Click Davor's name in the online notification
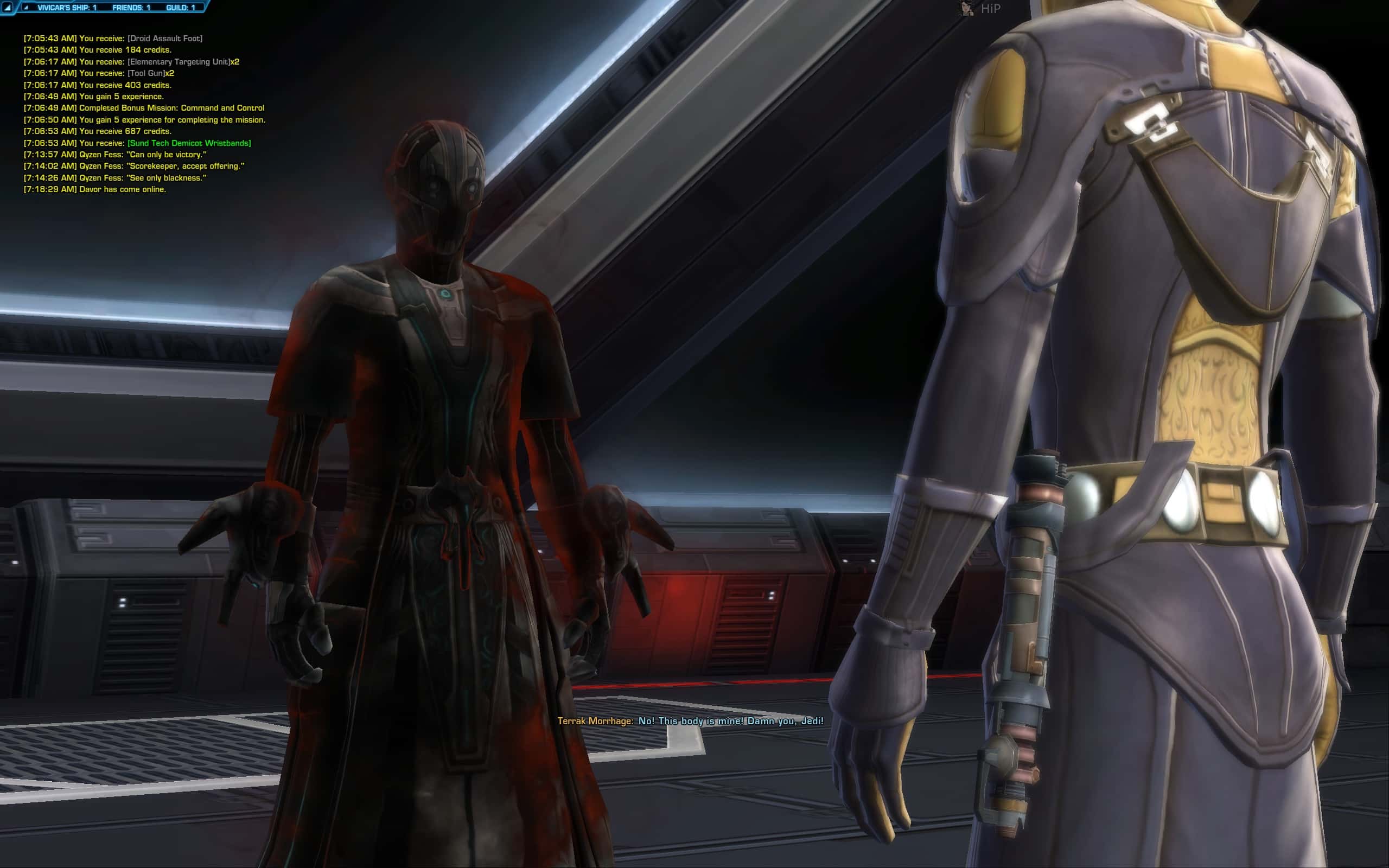The image size is (1389, 868). tap(89, 189)
